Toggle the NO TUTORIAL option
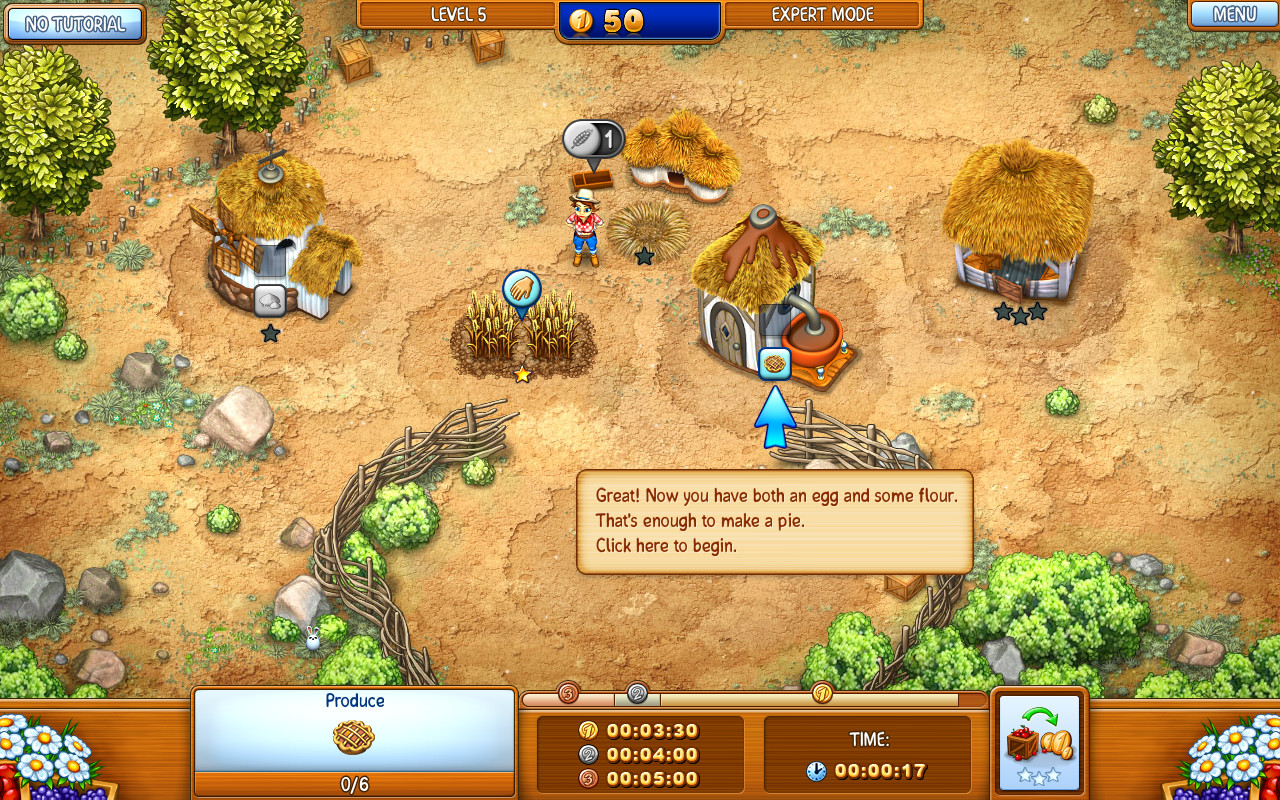The height and width of the screenshot is (800, 1280). pyautogui.click(x=74, y=23)
